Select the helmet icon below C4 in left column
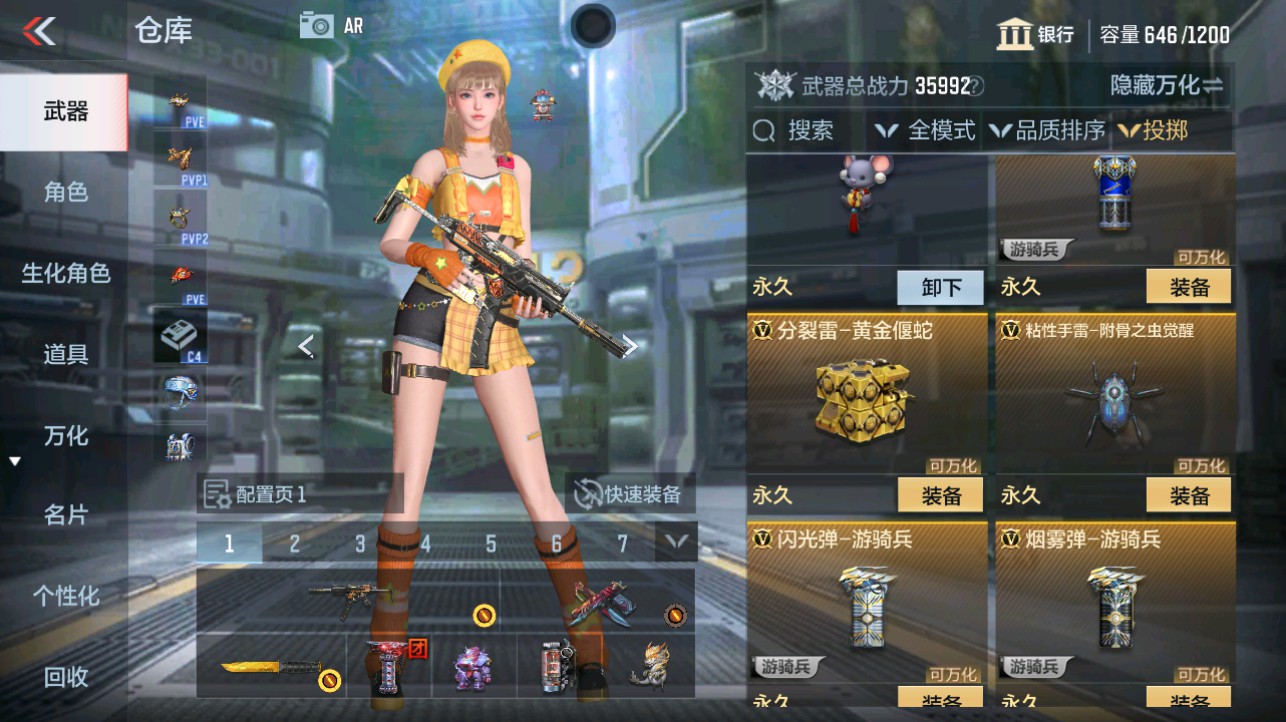 point(180,389)
